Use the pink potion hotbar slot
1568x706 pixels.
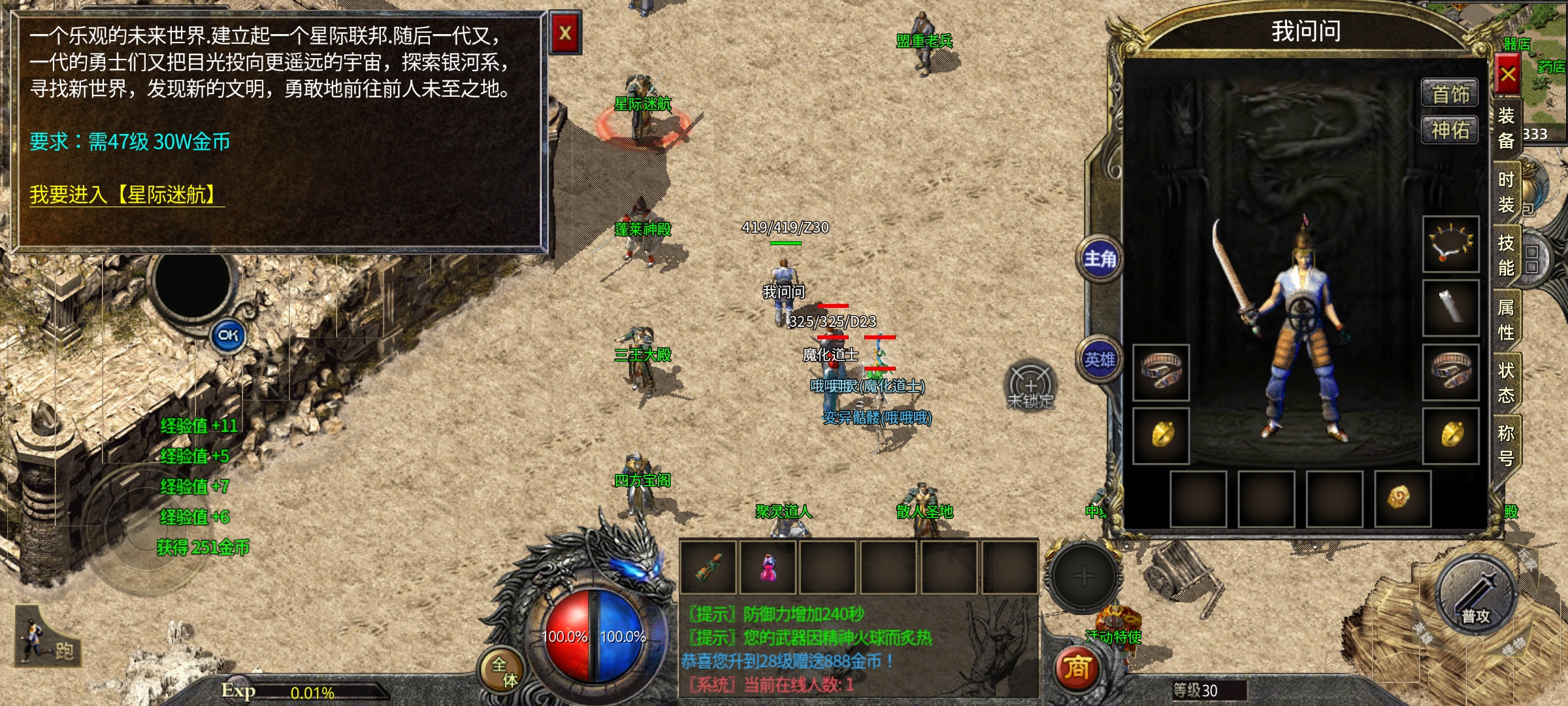(769, 567)
